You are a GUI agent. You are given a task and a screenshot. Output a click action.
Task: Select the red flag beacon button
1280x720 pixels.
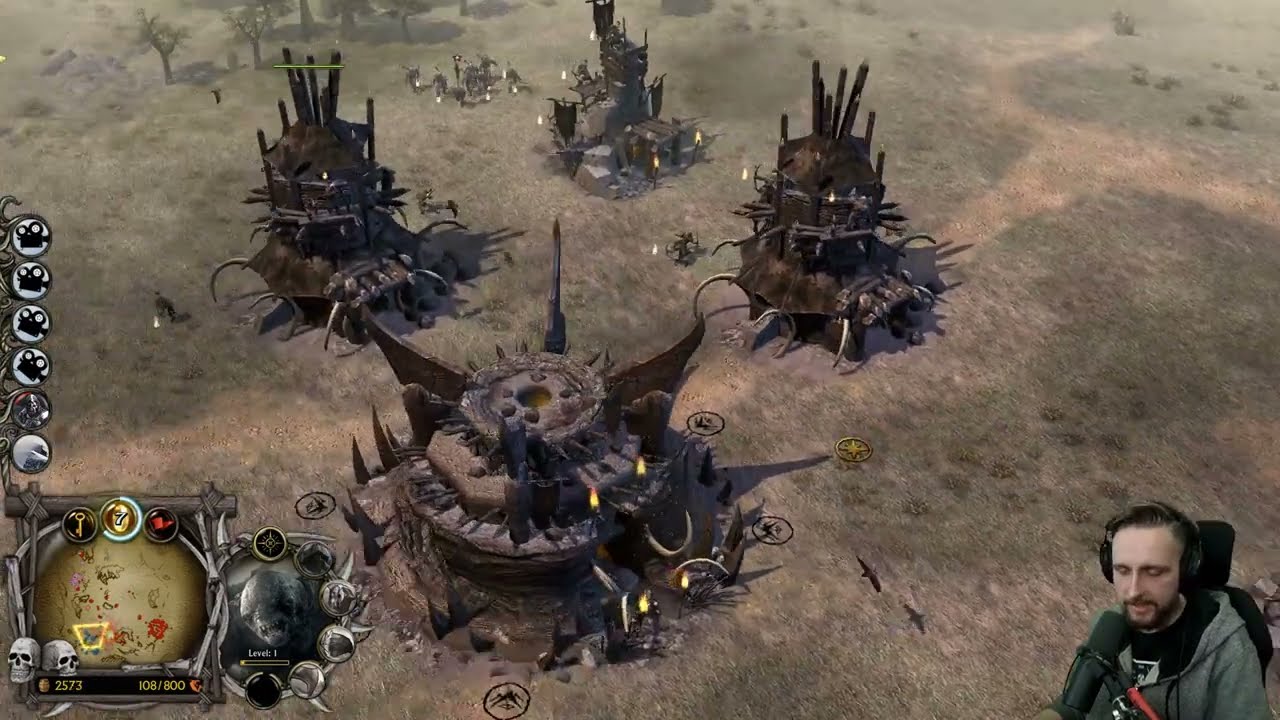(x=161, y=523)
